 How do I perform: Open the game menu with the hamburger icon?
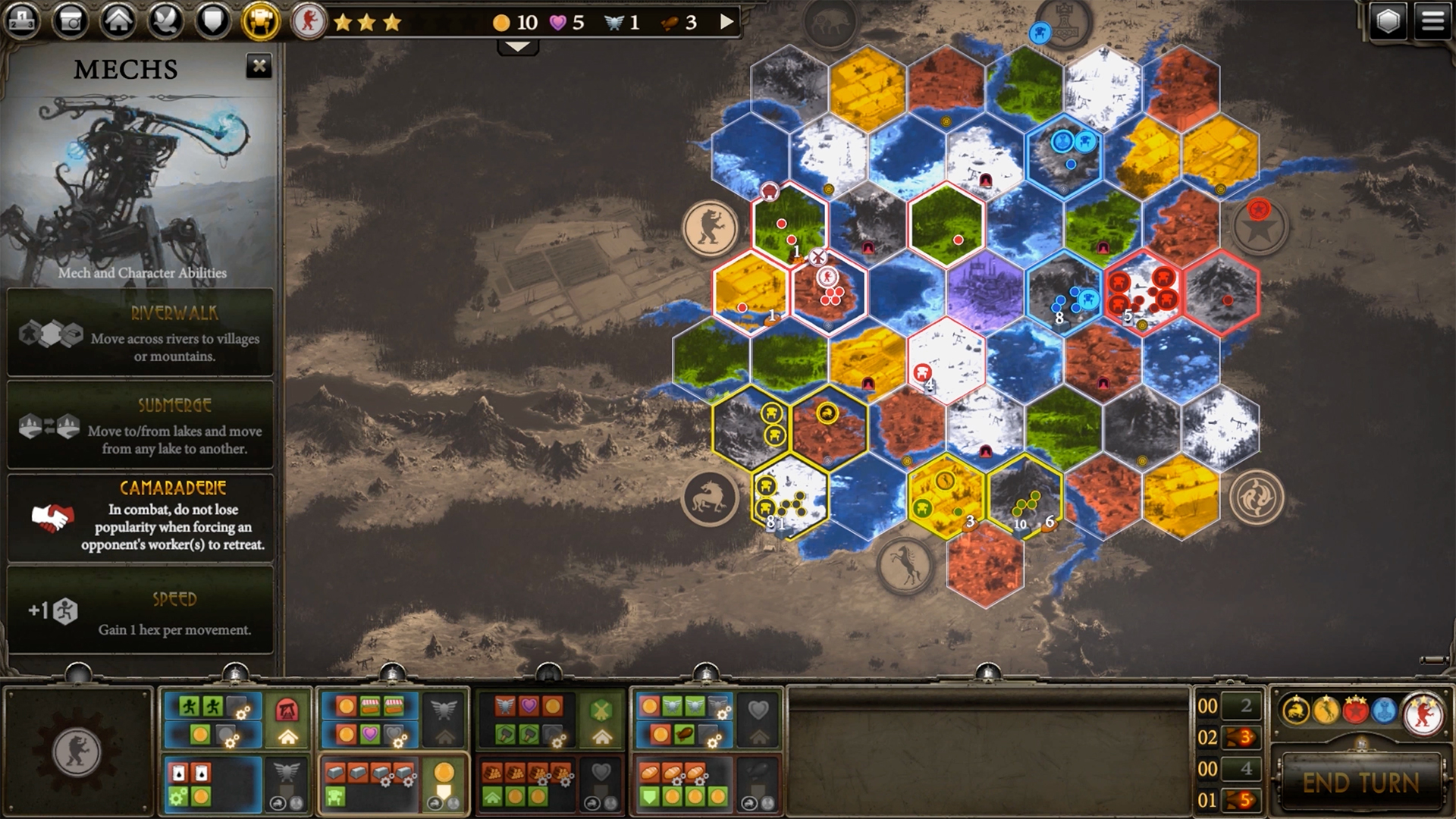[1433, 19]
